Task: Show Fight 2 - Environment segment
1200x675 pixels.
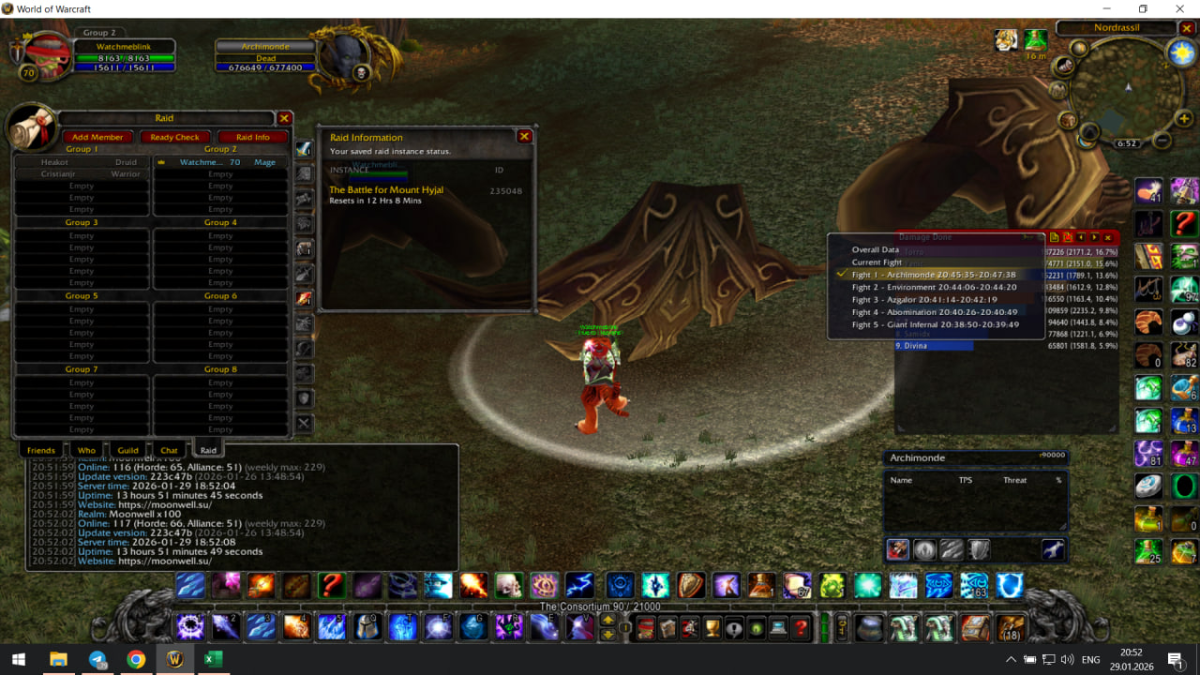Action: pyautogui.click(x=934, y=287)
